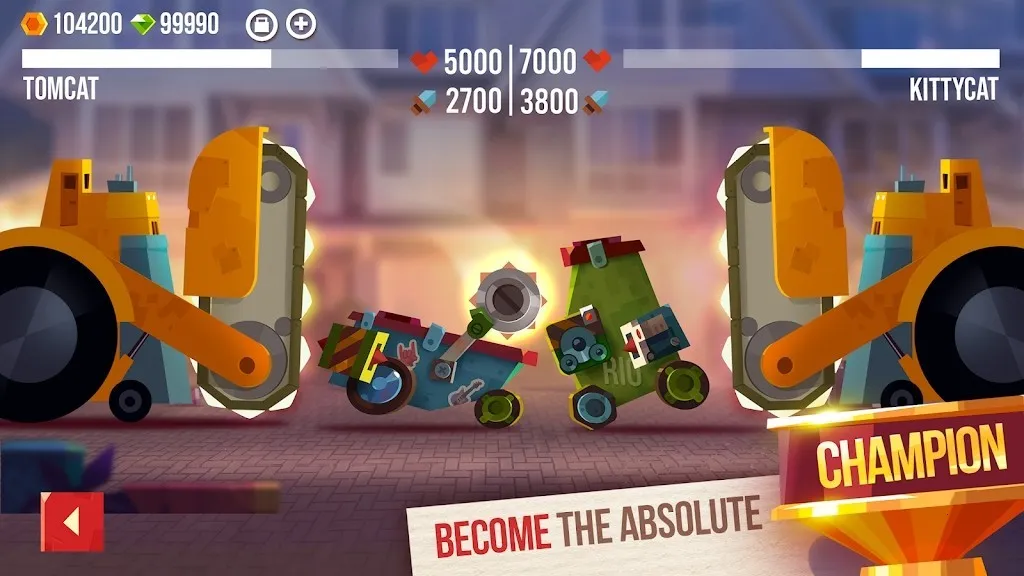Click the round box icon button
Viewport: 1024px width, 576px height.
[x=260, y=25]
